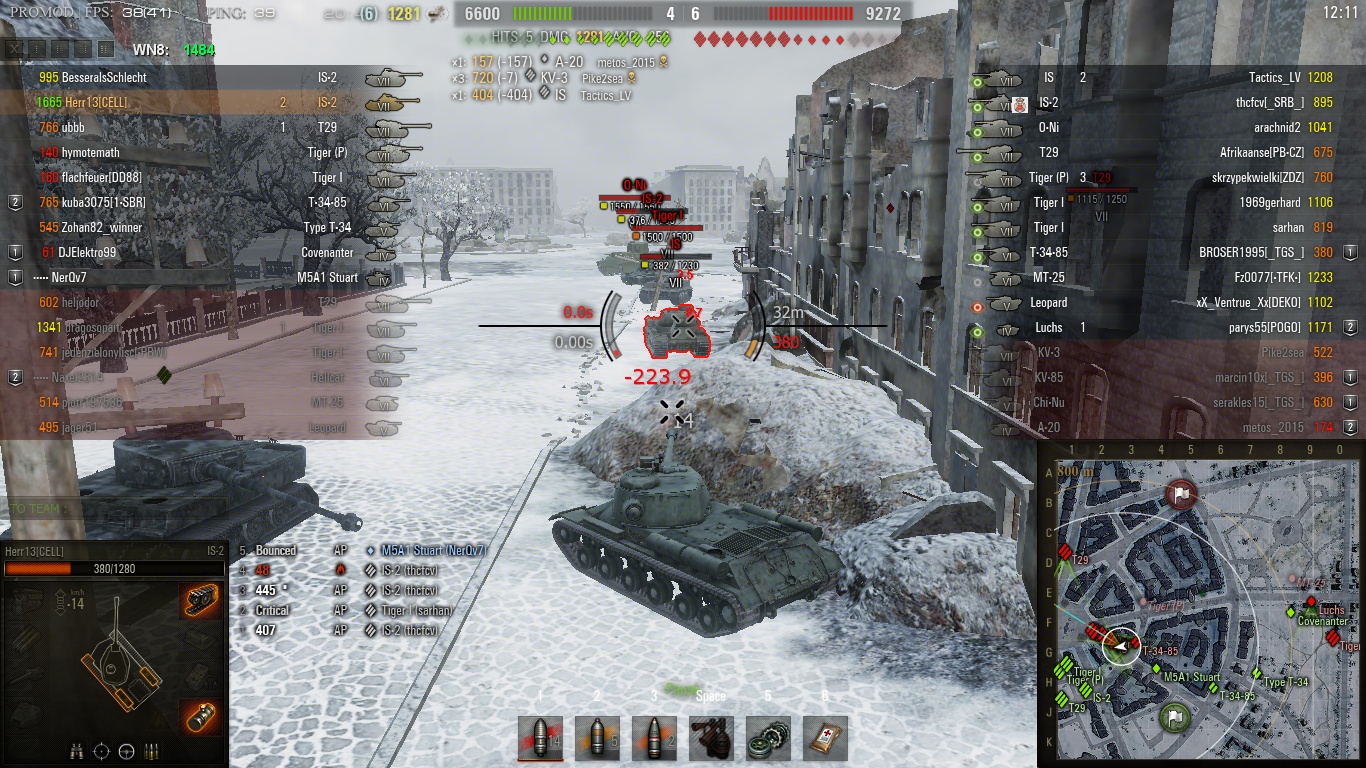Select enemy Tactics_LV in the enemy list

pos(1275,77)
